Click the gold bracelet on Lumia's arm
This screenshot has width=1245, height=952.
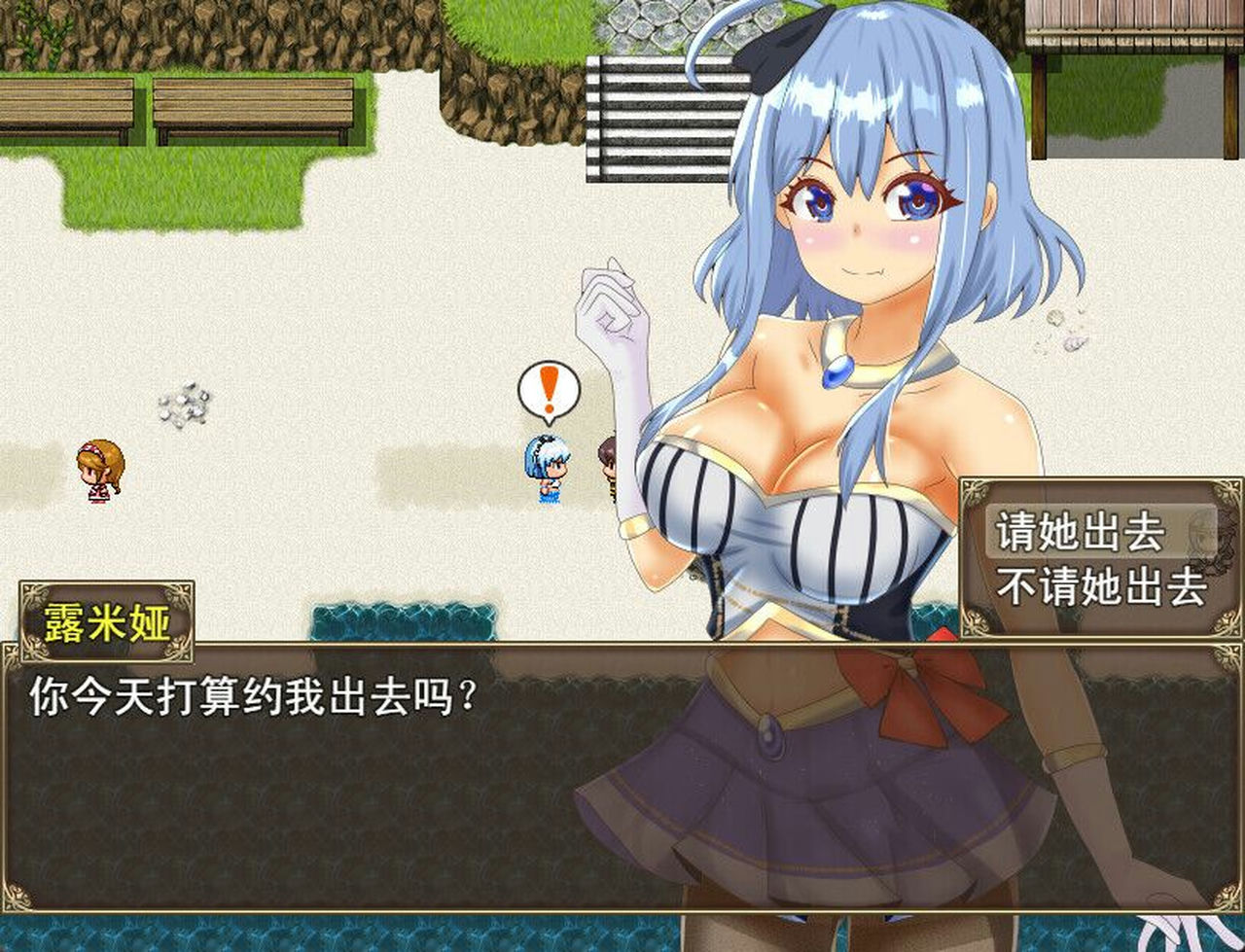pos(636,525)
